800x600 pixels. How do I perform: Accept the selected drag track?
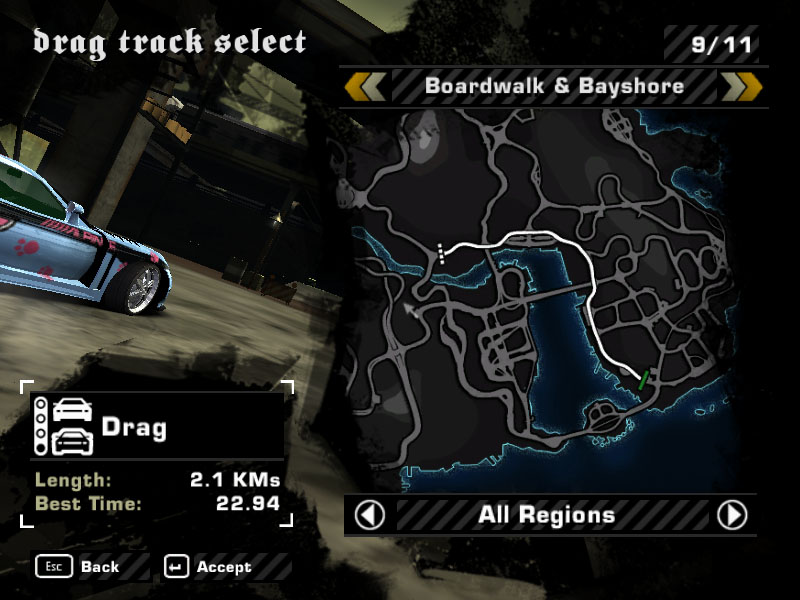tap(211, 567)
